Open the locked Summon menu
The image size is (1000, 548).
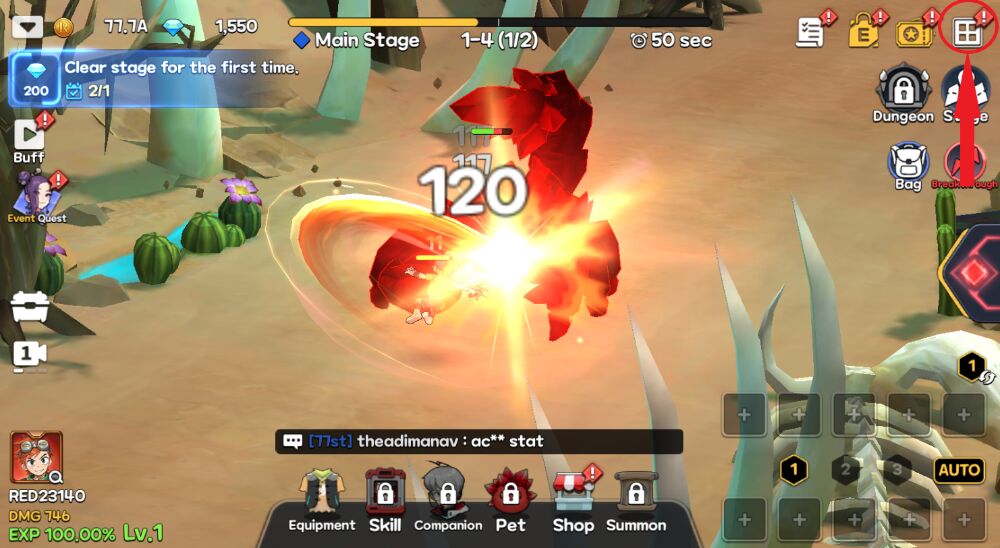[635, 501]
